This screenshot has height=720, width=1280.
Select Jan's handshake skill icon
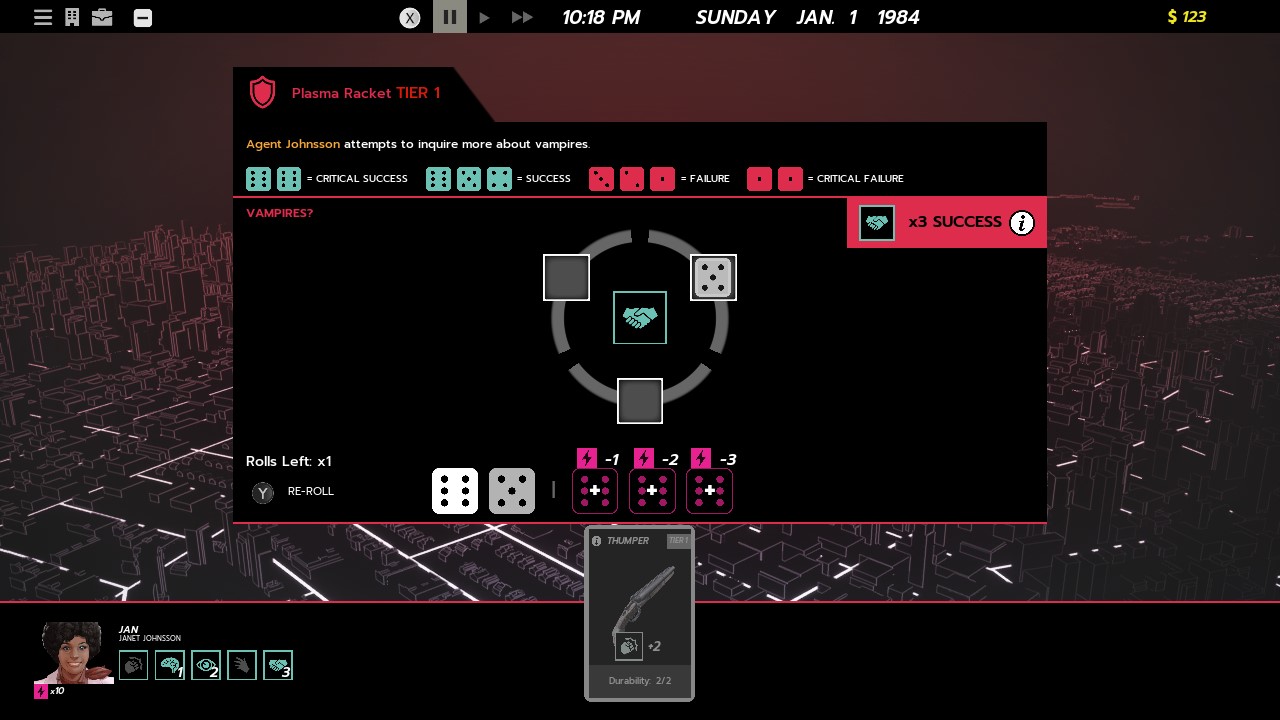point(278,664)
